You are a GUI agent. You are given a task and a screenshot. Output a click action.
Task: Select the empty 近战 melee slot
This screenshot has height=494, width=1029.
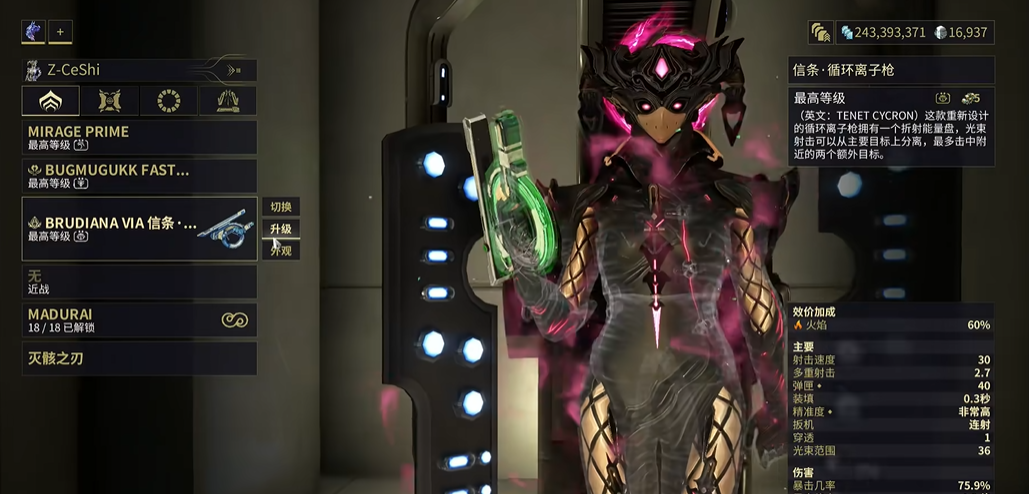[x=139, y=282]
